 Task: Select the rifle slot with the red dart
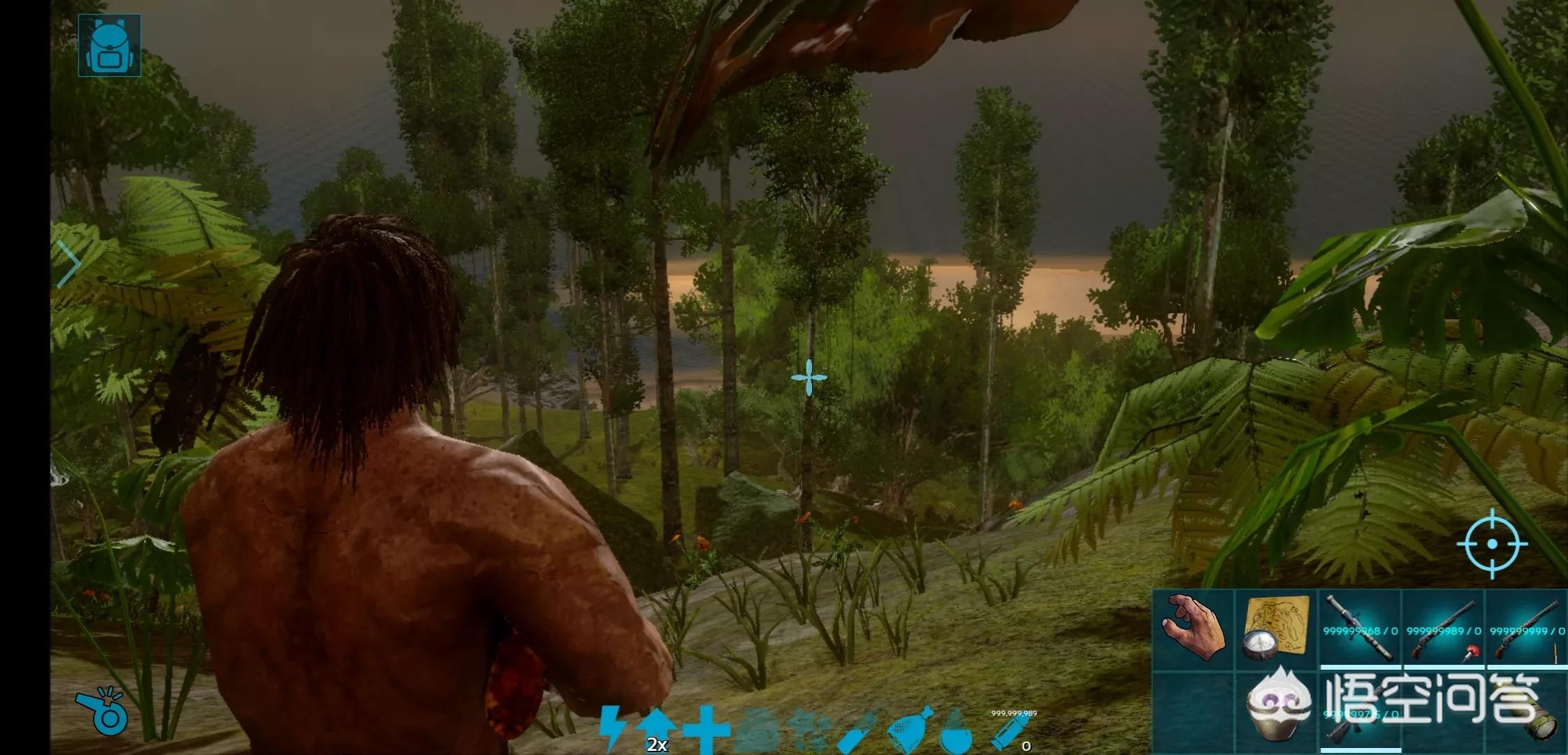pos(1443,628)
